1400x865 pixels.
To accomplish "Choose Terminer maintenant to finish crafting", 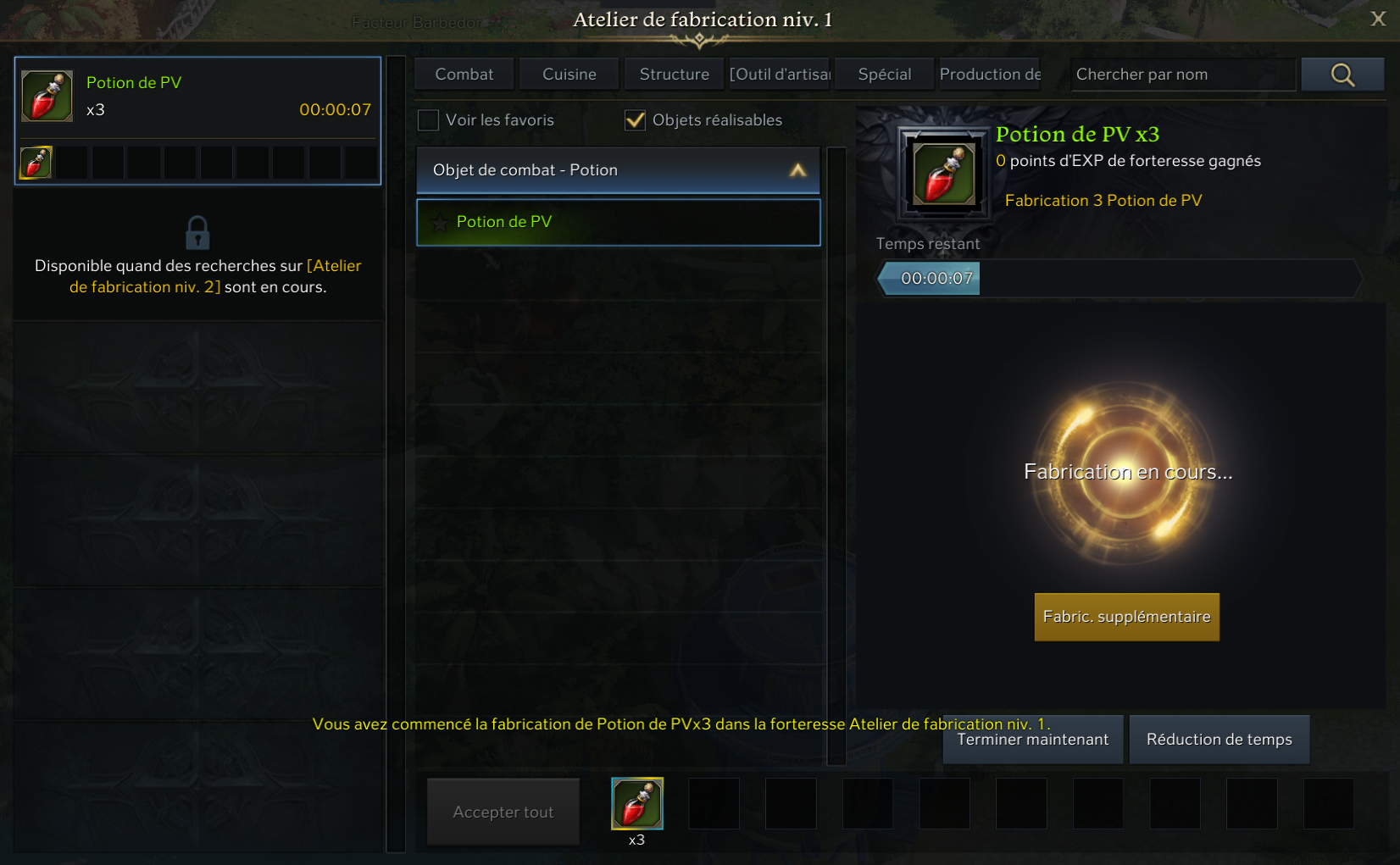I will (x=1033, y=740).
